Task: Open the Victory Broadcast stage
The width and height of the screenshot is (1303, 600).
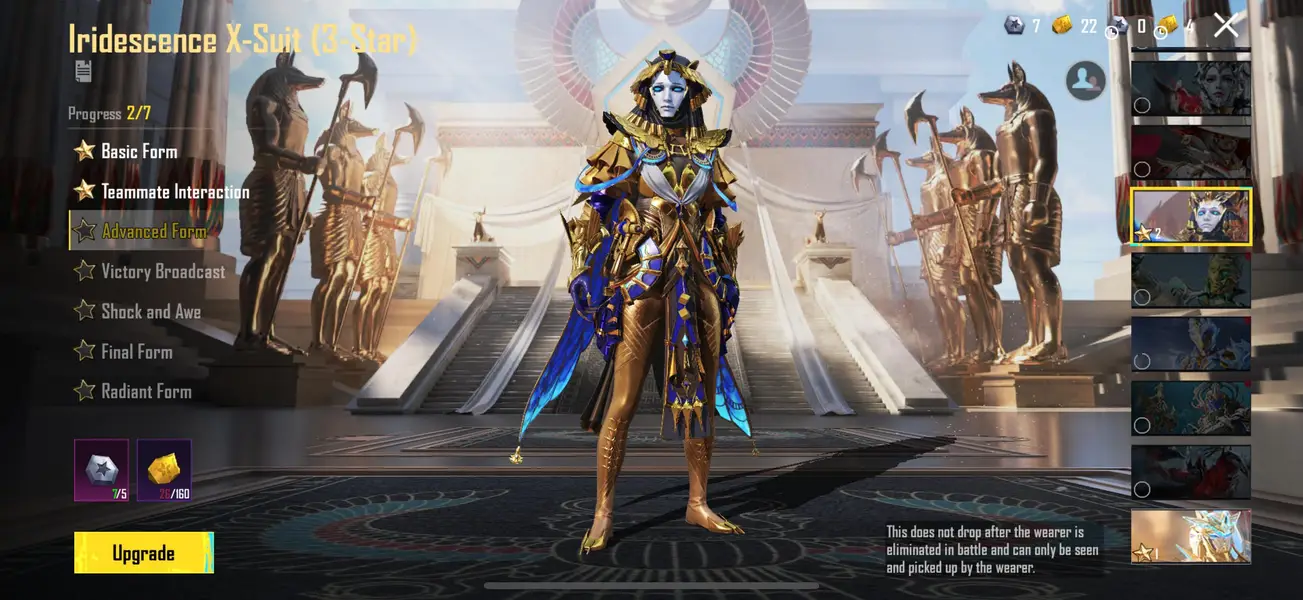Action: point(163,271)
